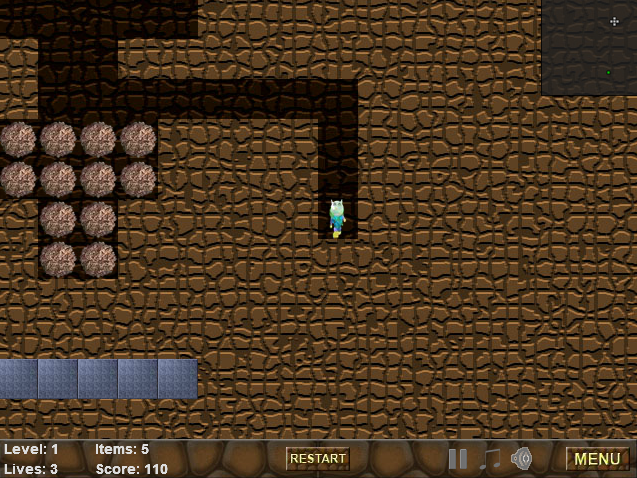Restart the current level
The image size is (637, 478).
(318, 459)
